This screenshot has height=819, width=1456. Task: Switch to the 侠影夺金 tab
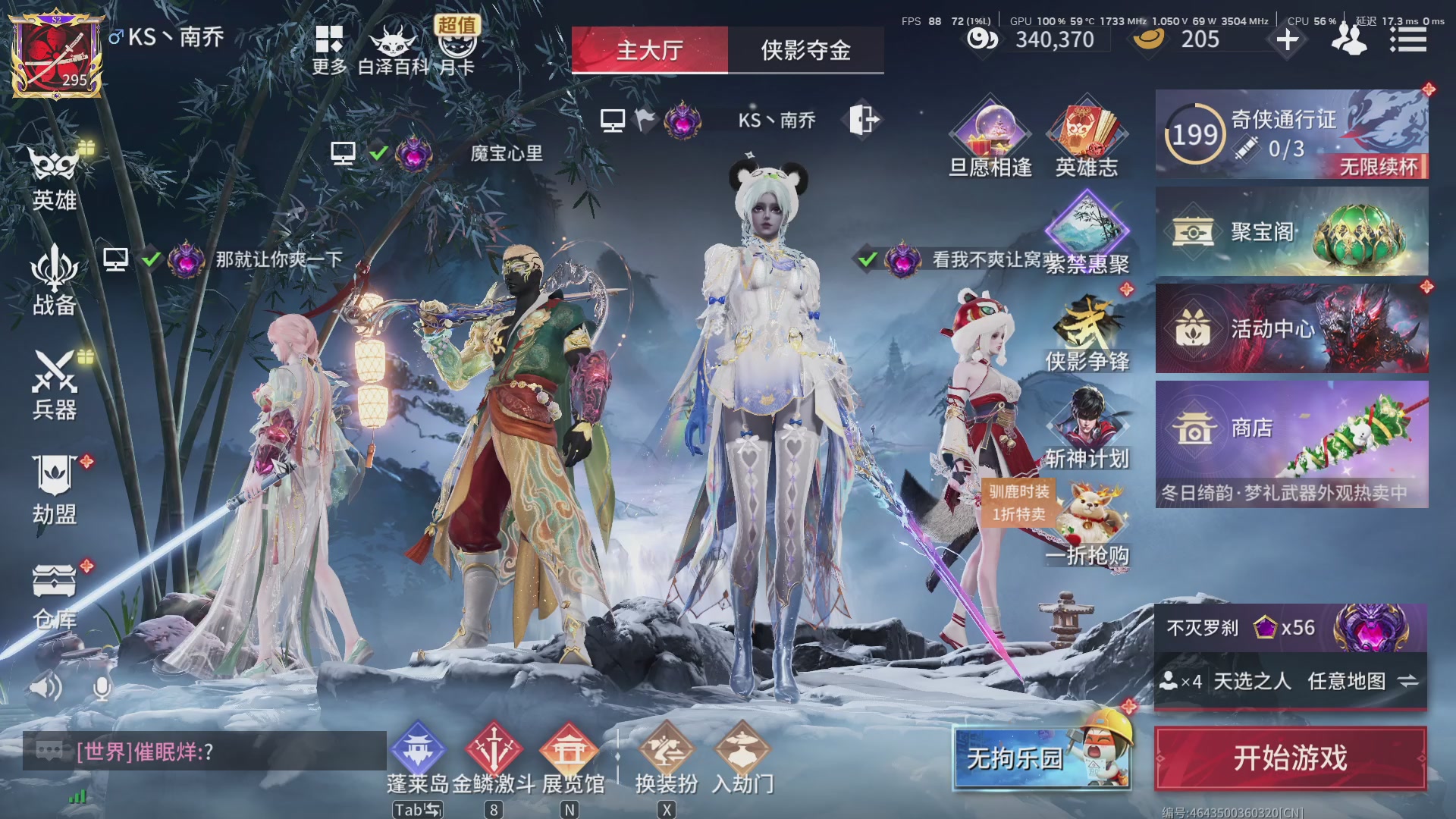805,51
